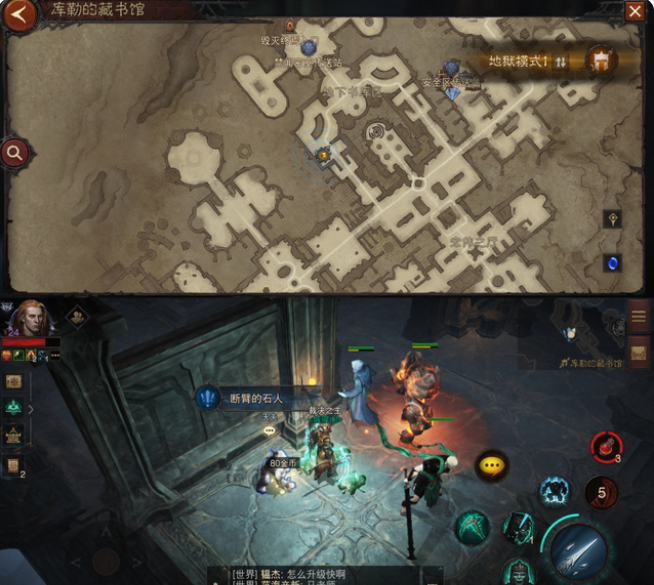Activate the blue golem summon skill
654x585 pixels.
[553, 491]
